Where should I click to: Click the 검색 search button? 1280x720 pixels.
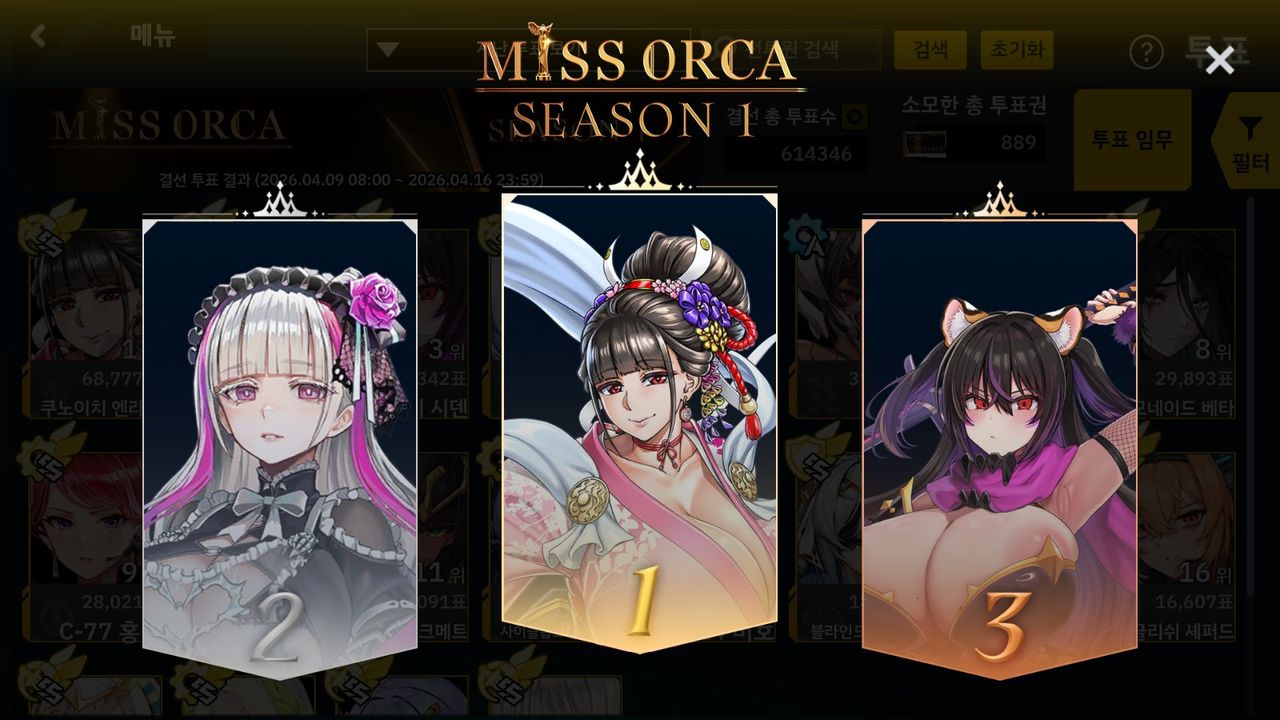[x=930, y=50]
